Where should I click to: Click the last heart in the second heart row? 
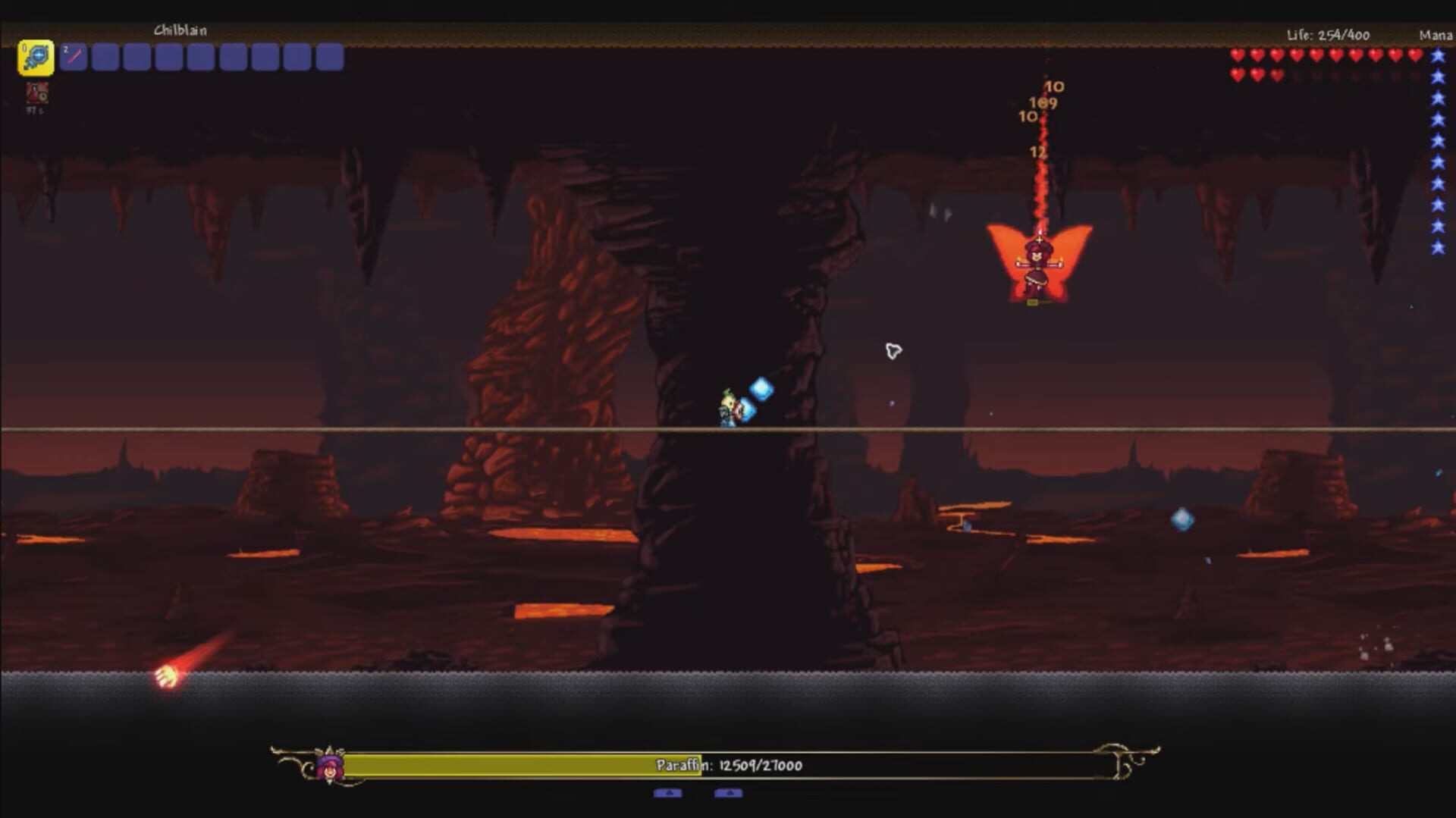click(x=1279, y=76)
